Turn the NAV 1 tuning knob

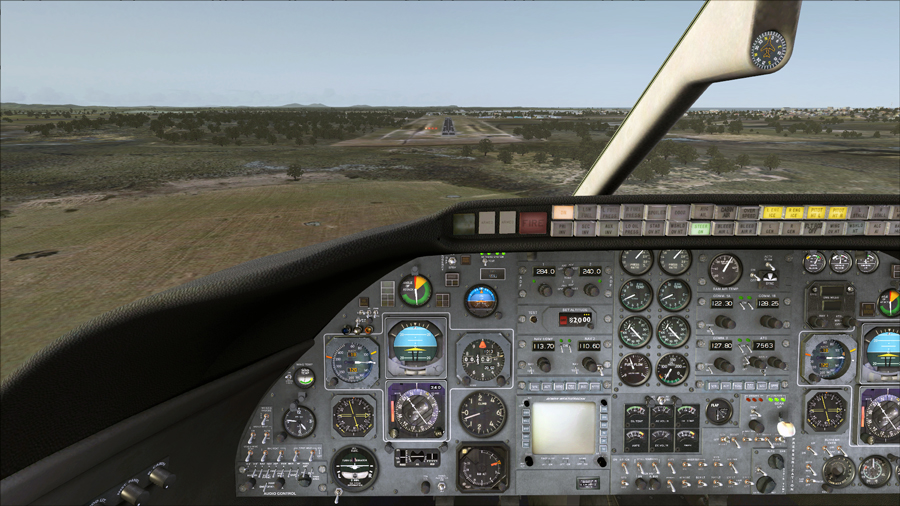[x=545, y=364]
